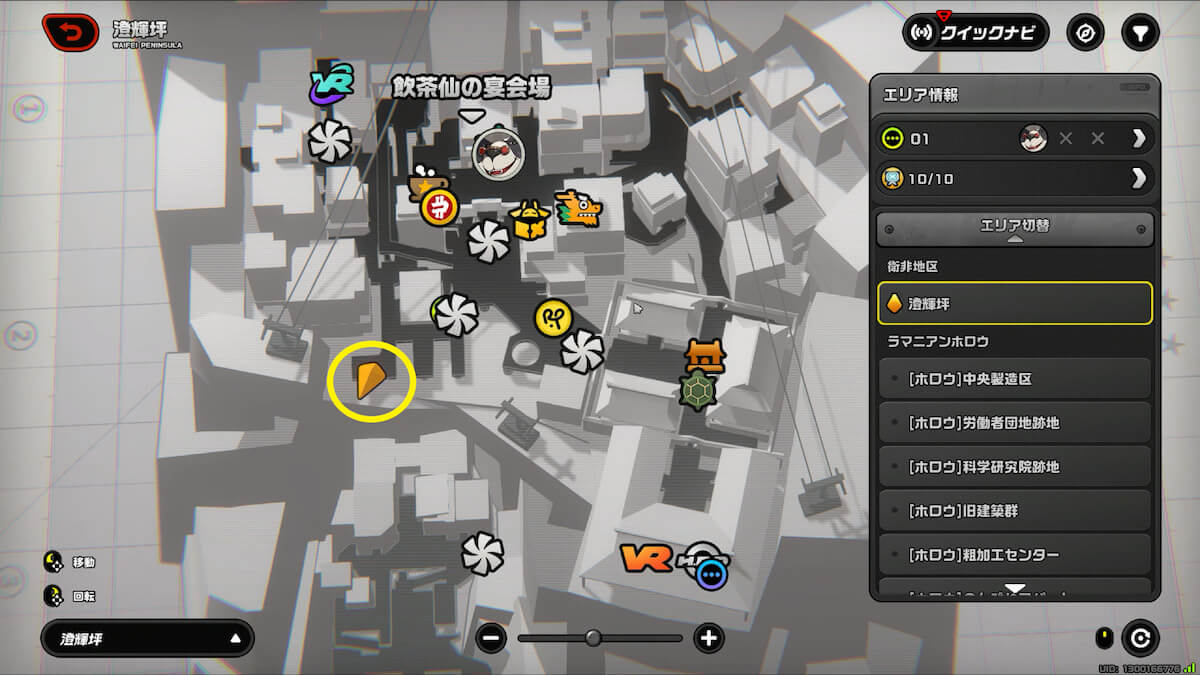Viewport: 1200px width, 675px height.
Task: Choose [ホロウ]中央製造区 from area list
Action: [x=1015, y=380]
